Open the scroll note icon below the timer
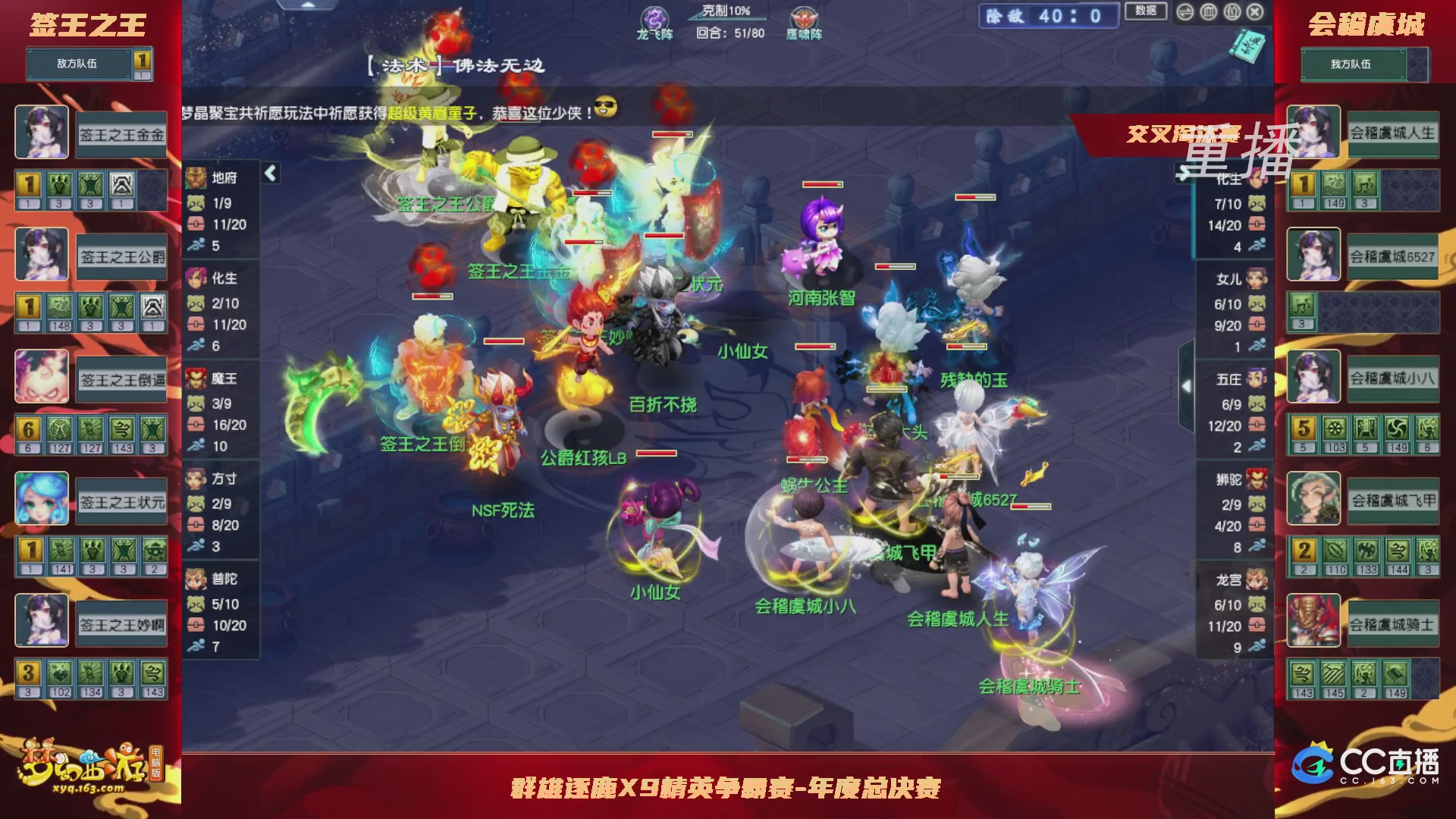This screenshot has width=1456, height=819. [1250, 47]
